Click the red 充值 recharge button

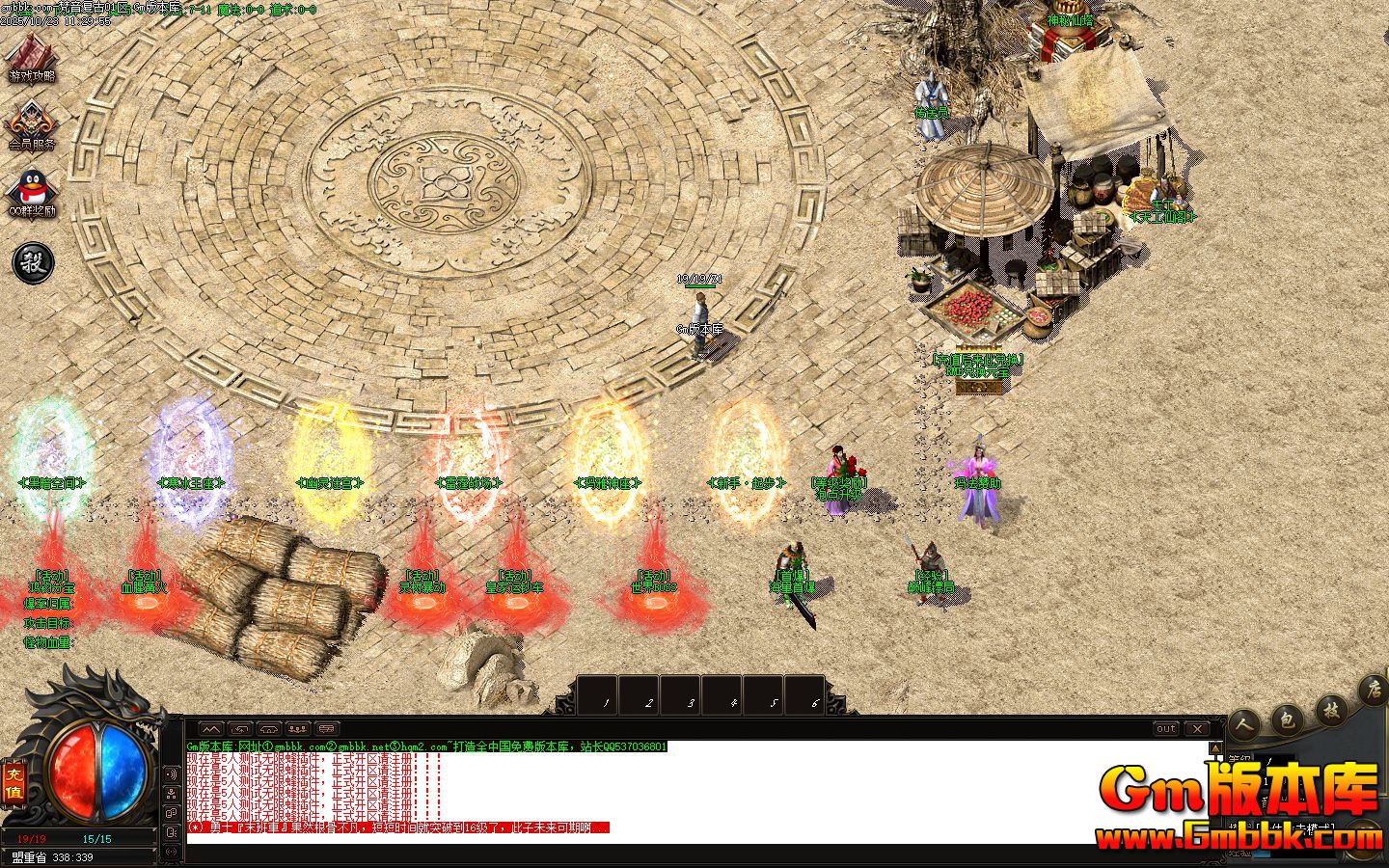point(14,781)
